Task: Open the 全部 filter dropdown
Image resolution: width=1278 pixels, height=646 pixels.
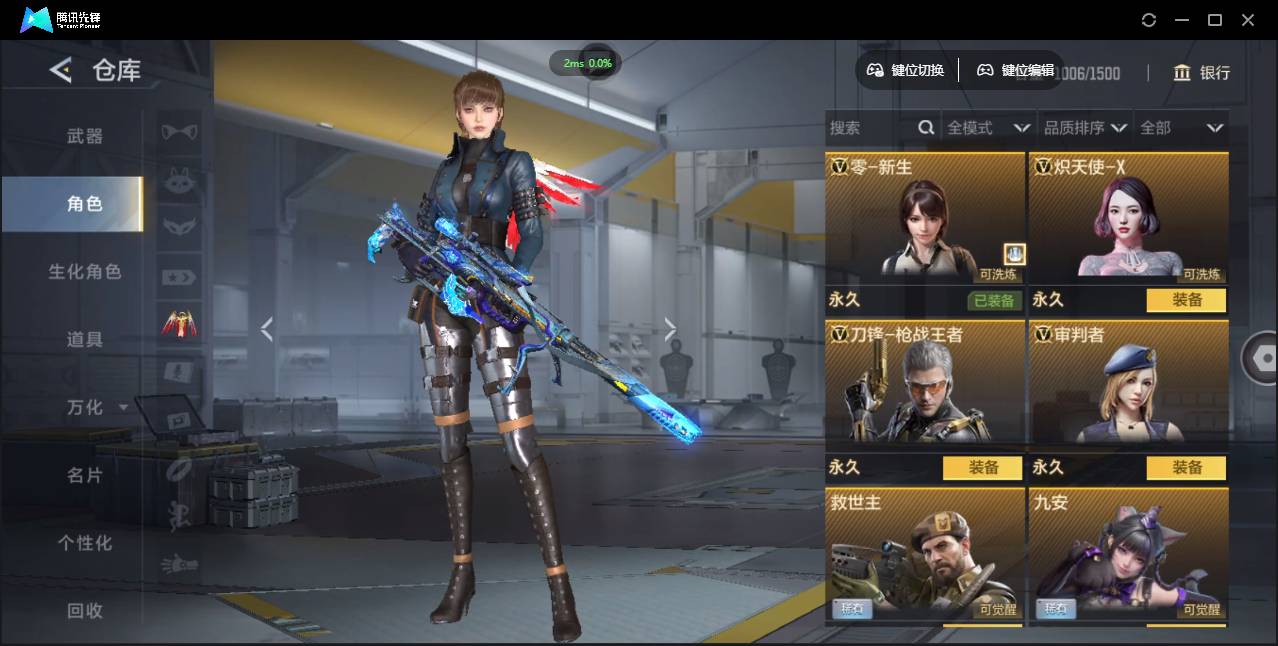Action: (1181, 128)
